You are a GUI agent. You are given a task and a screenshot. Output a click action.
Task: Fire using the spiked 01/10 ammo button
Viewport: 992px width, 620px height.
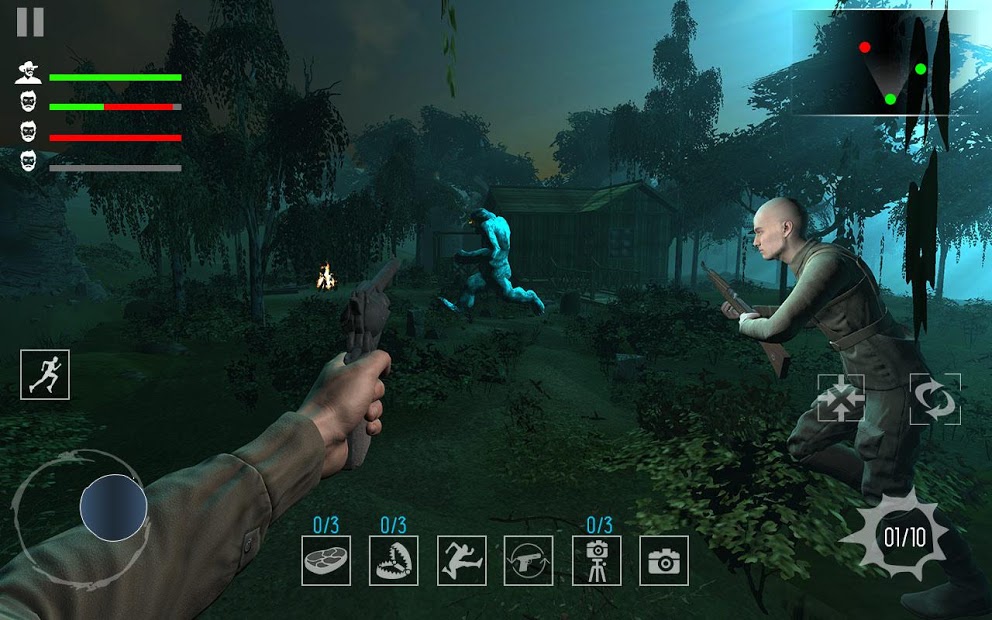coord(902,537)
